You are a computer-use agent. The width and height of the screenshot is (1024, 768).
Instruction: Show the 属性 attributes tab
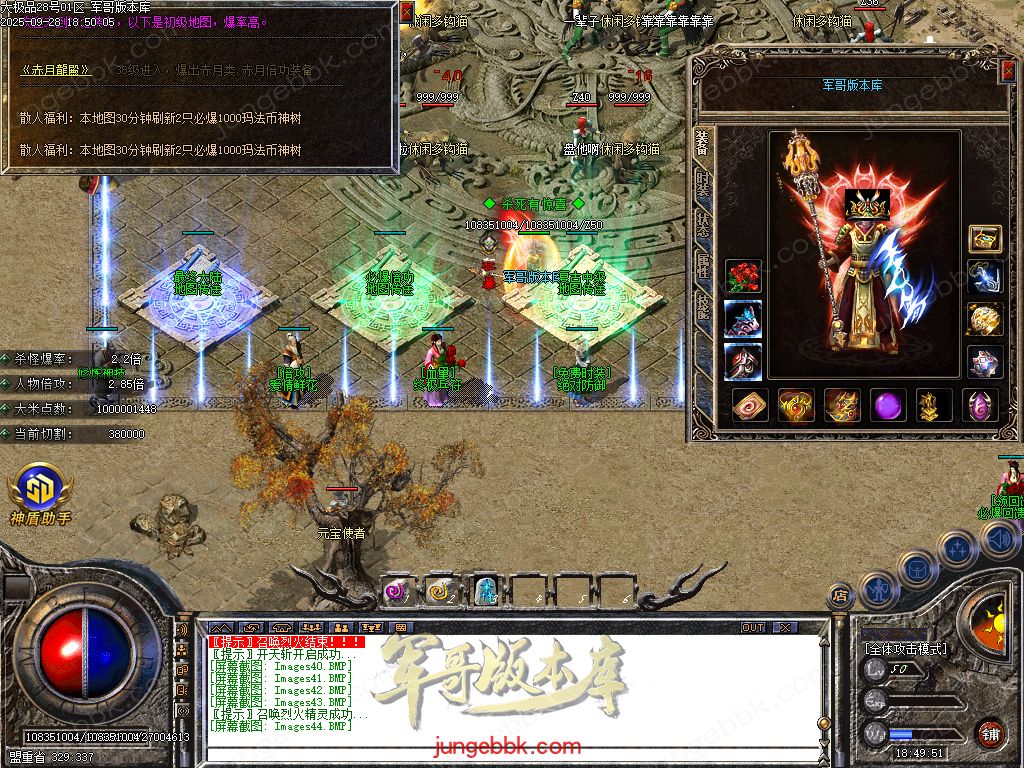pyautogui.click(x=703, y=263)
